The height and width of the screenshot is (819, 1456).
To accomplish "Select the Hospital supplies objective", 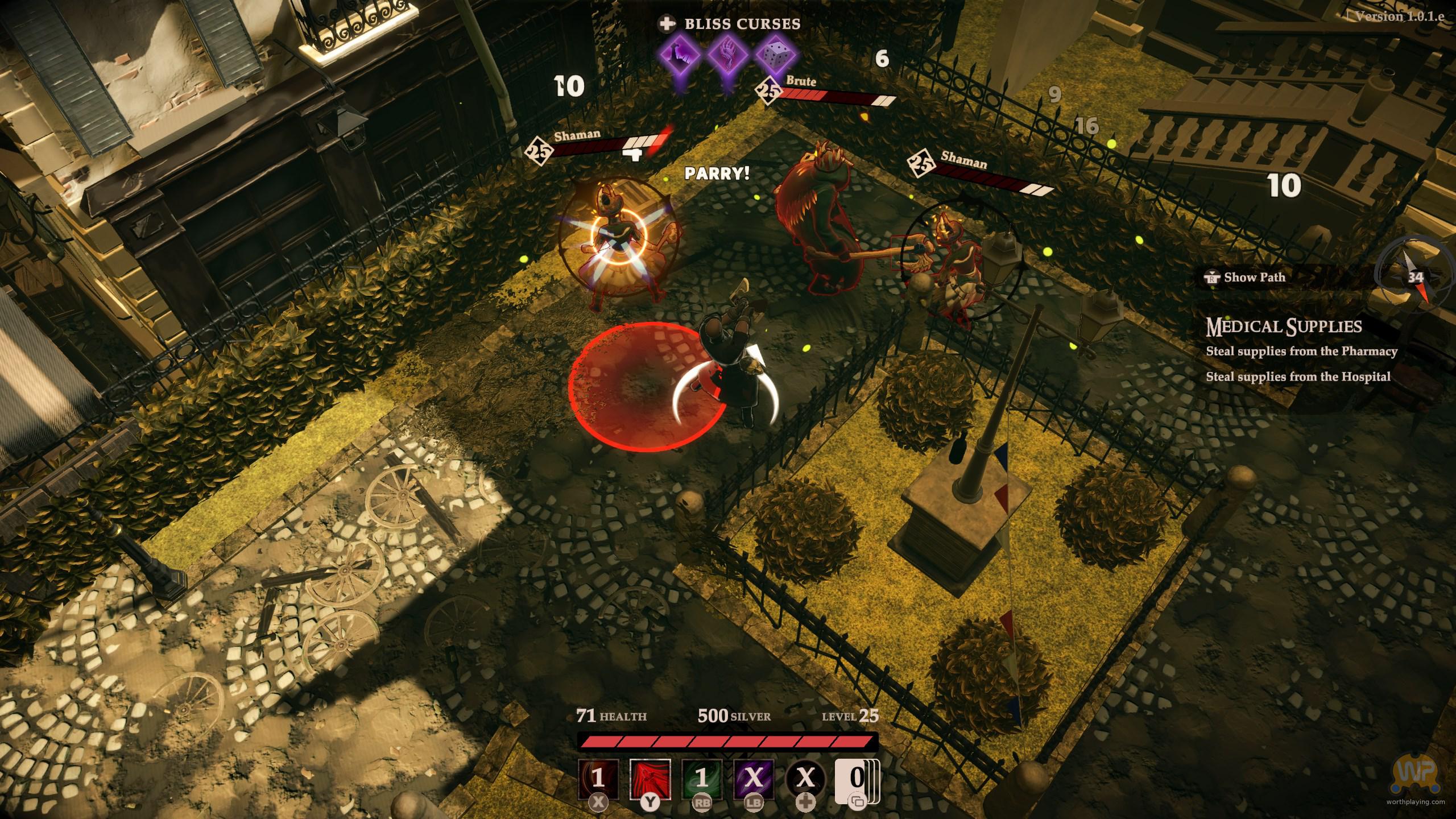I will (x=1298, y=377).
